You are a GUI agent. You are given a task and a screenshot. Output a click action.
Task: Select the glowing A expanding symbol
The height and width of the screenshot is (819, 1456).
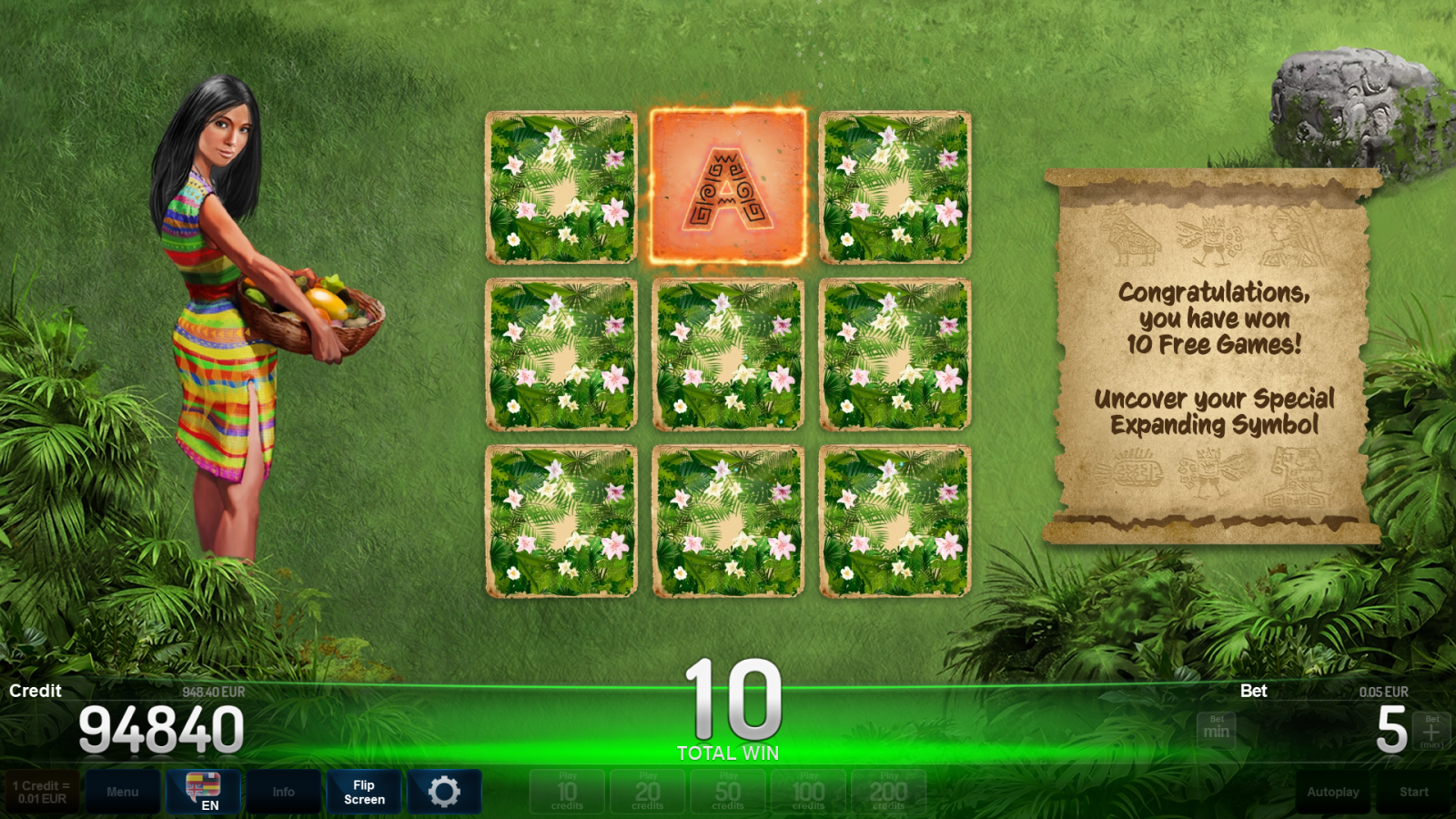click(x=728, y=186)
